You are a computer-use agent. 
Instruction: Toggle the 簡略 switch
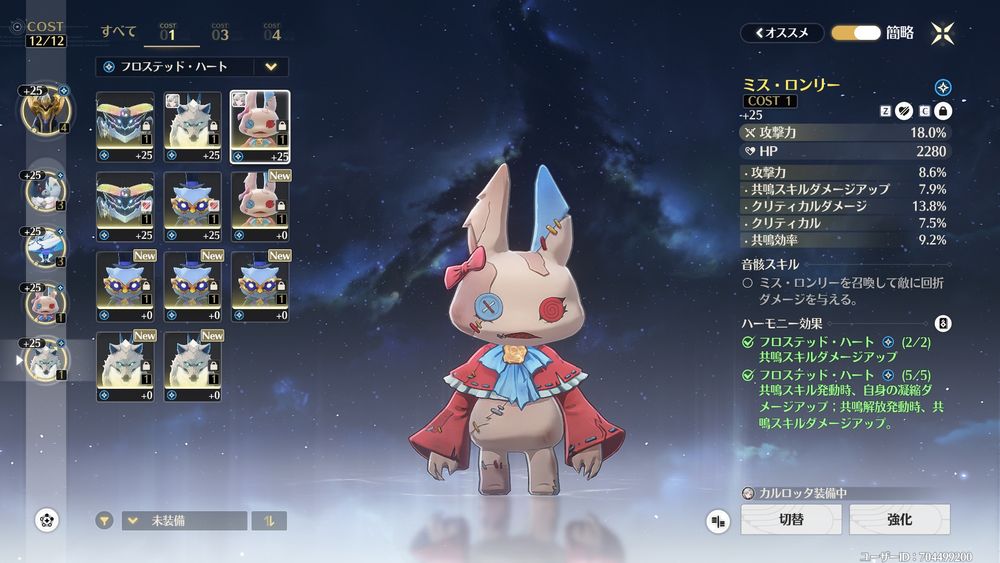[x=855, y=32]
